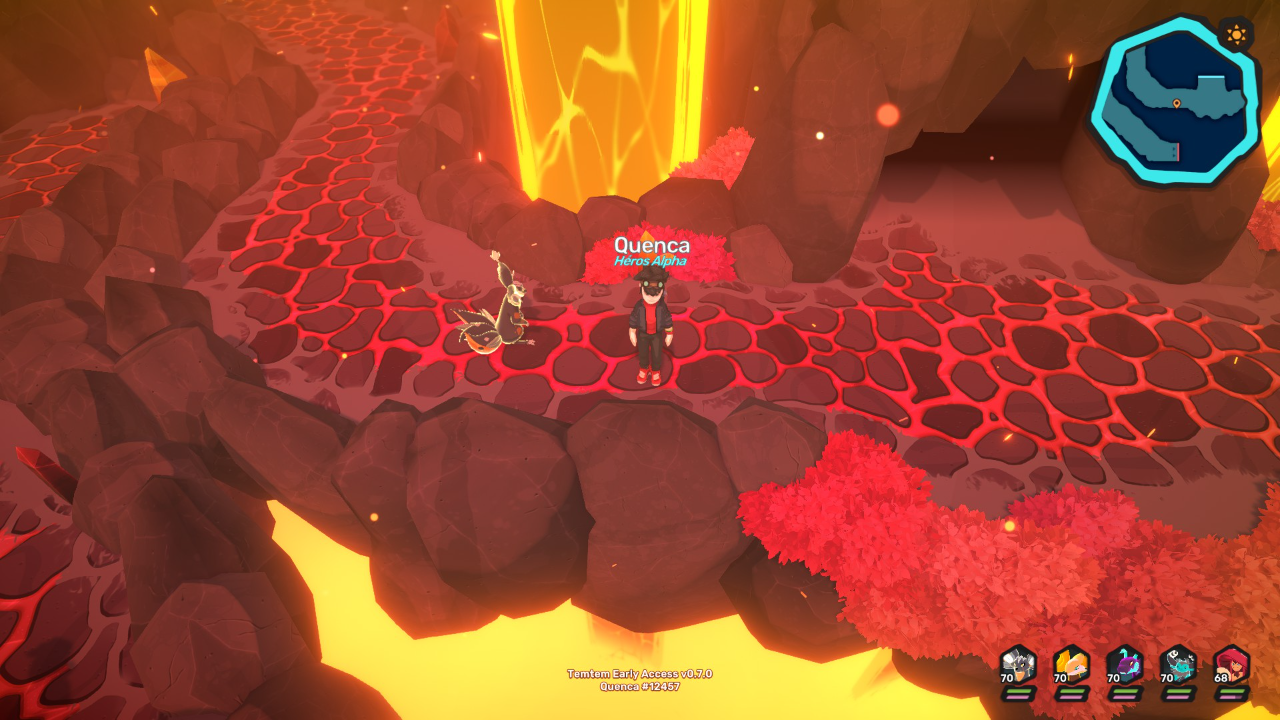
Task: Click the sun day-time icon by the minimap
Action: (1236, 36)
